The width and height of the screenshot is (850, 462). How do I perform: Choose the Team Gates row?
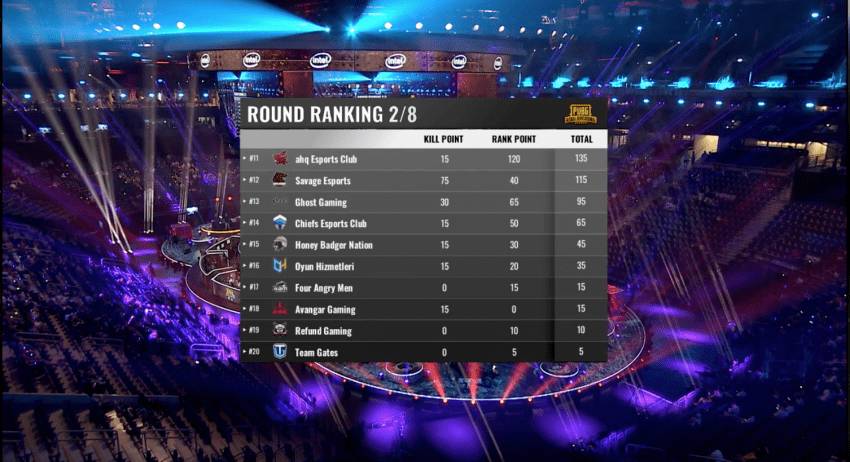(422, 352)
